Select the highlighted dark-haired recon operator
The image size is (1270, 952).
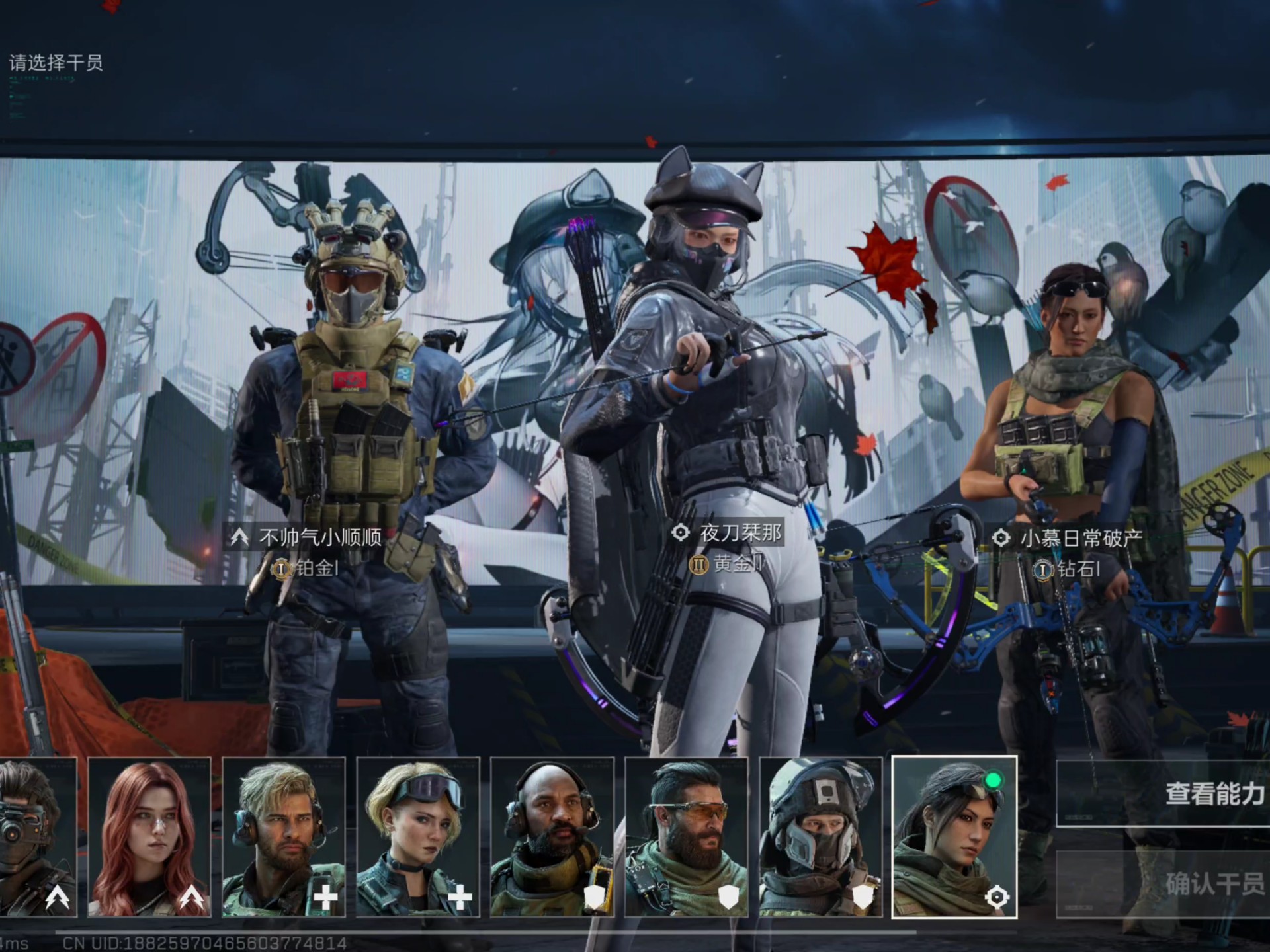coord(954,837)
